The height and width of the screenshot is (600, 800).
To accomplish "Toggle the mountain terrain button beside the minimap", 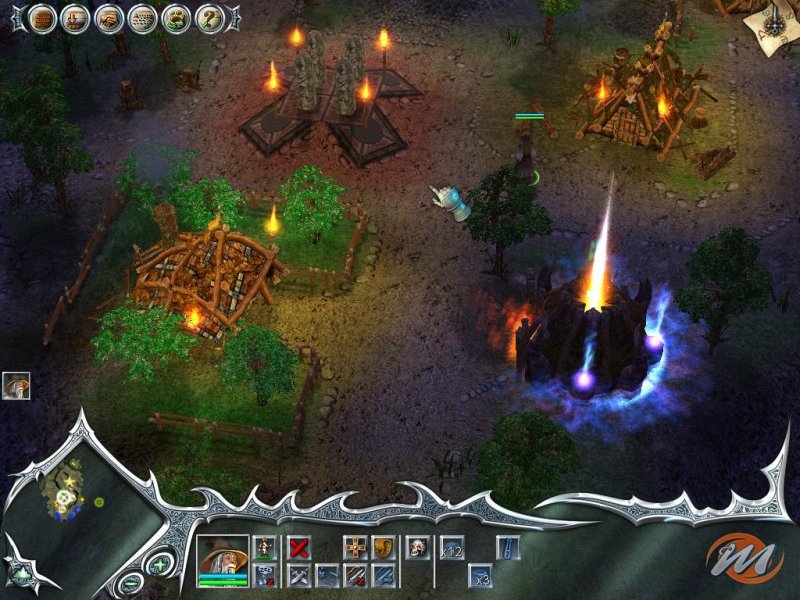I will tap(21, 573).
